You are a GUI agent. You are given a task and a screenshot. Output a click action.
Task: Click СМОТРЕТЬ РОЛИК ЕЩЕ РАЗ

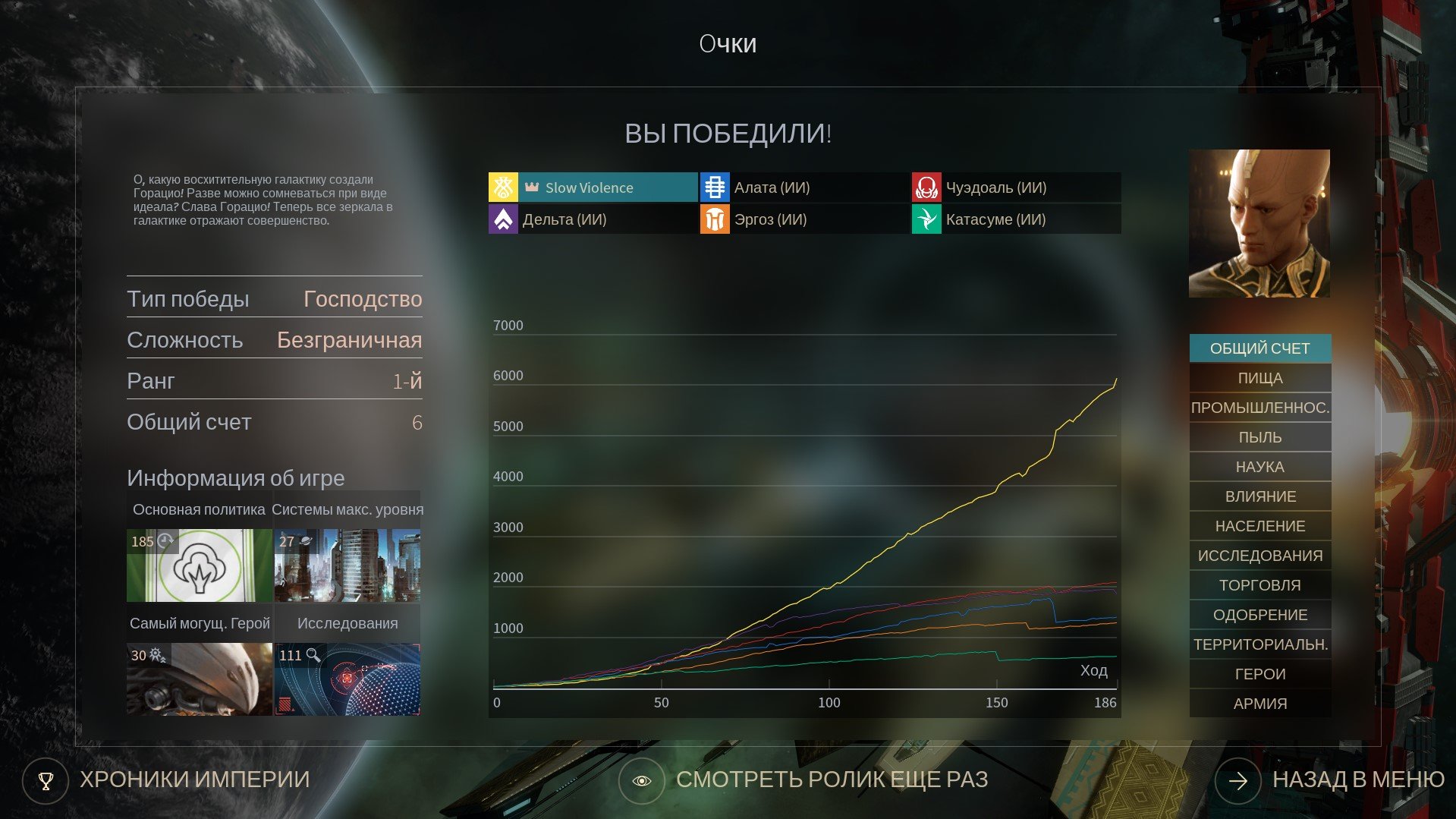click(x=832, y=780)
